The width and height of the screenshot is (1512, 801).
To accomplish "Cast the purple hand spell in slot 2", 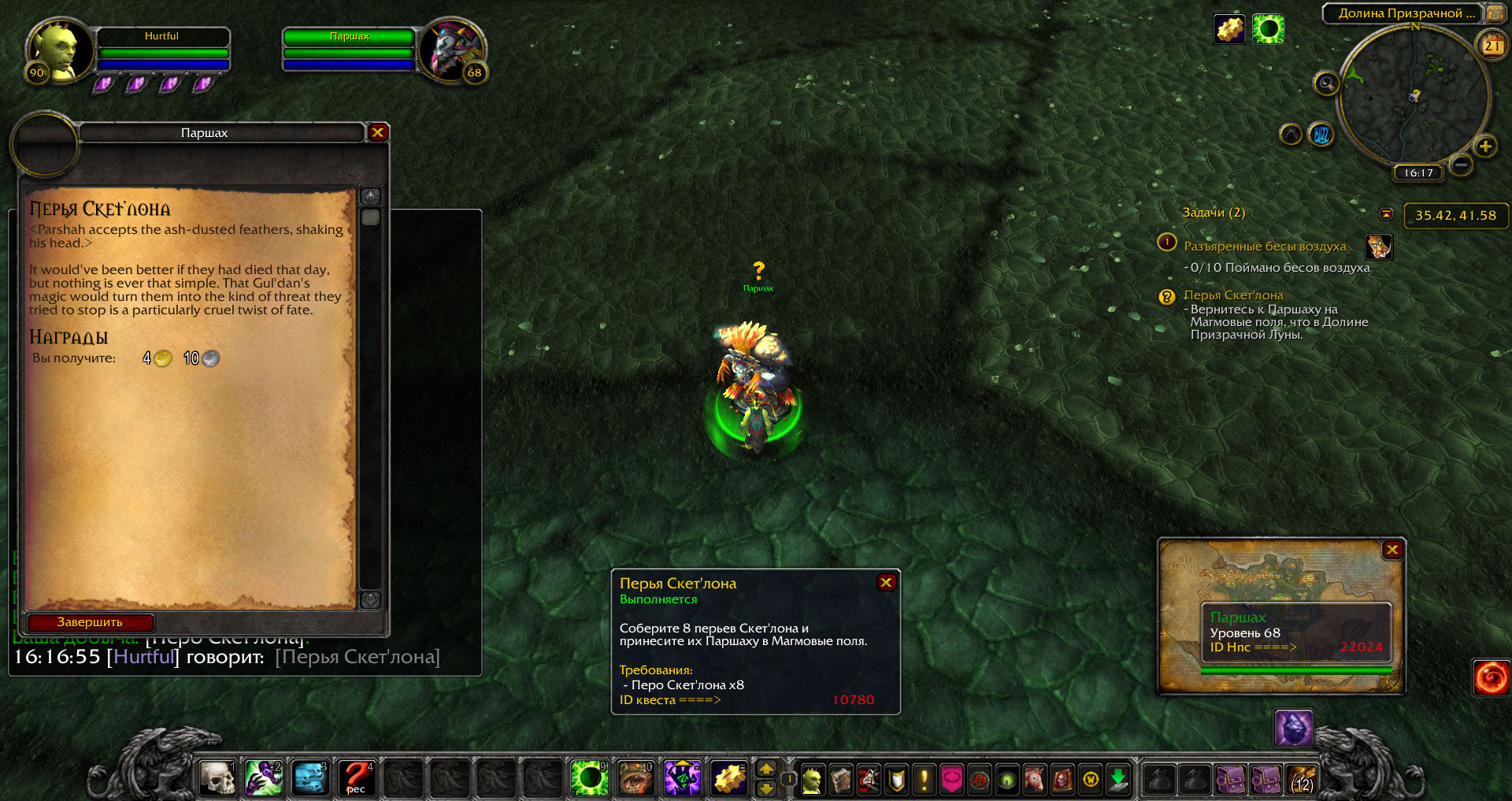I will pyautogui.click(x=264, y=778).
